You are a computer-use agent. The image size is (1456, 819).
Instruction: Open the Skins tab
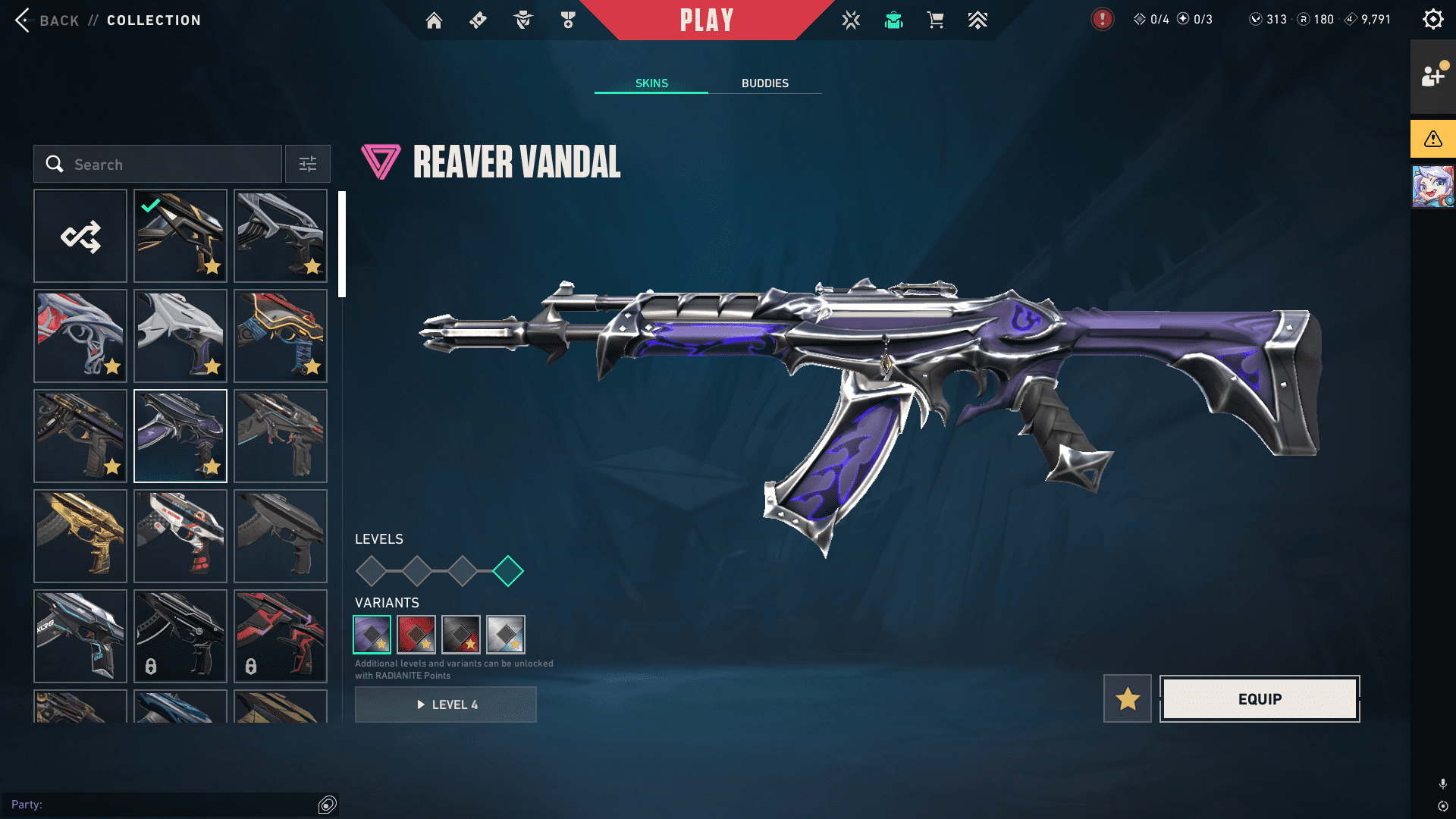(651, 83)
